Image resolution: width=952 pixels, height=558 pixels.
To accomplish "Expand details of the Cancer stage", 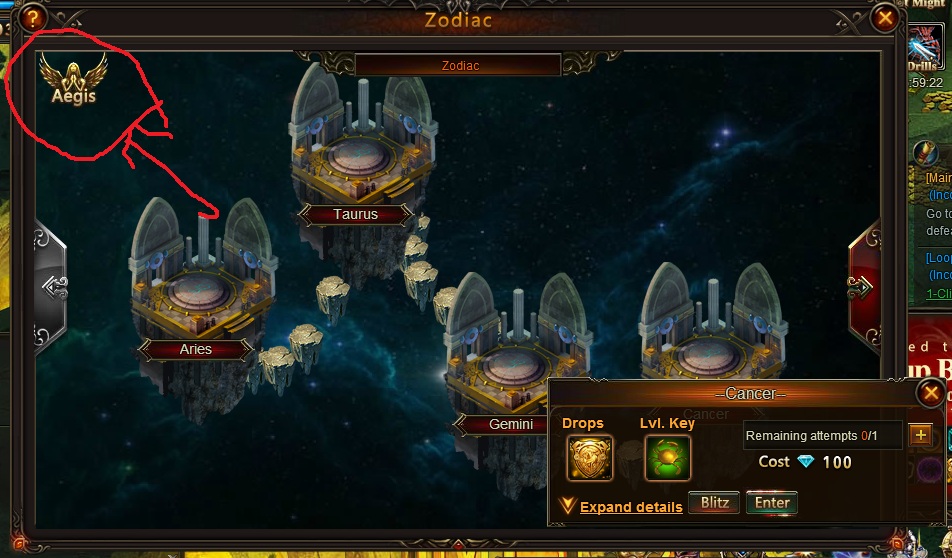I will pos(630,507).
